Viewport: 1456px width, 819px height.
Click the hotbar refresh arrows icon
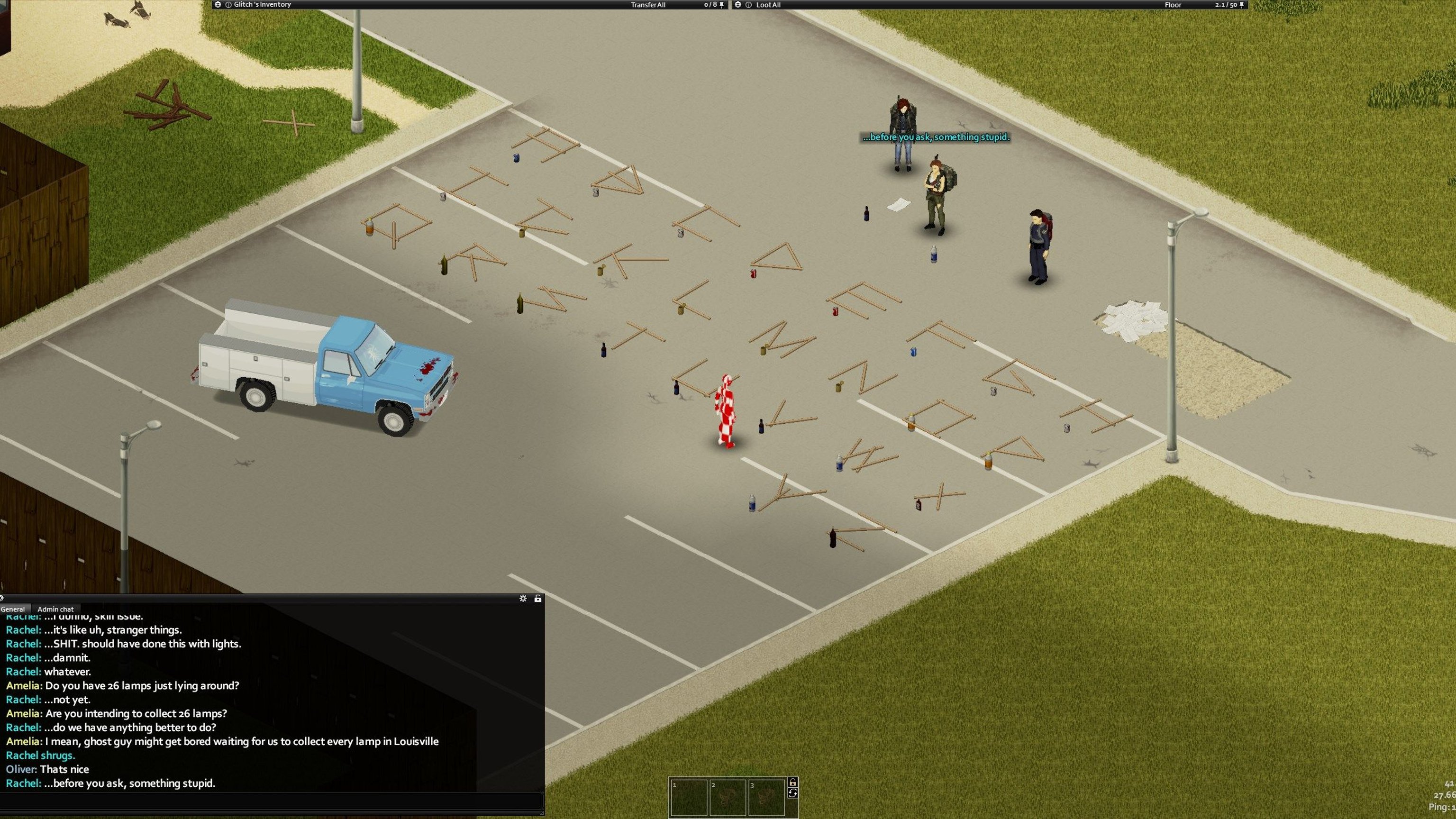click(792, 793)
